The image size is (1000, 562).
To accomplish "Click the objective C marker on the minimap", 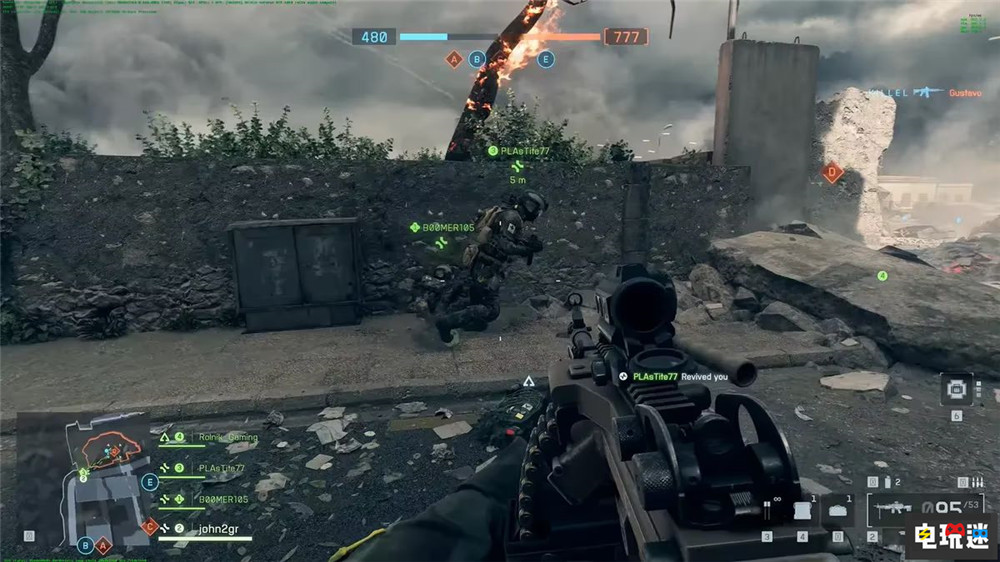I will pos(149,526).
